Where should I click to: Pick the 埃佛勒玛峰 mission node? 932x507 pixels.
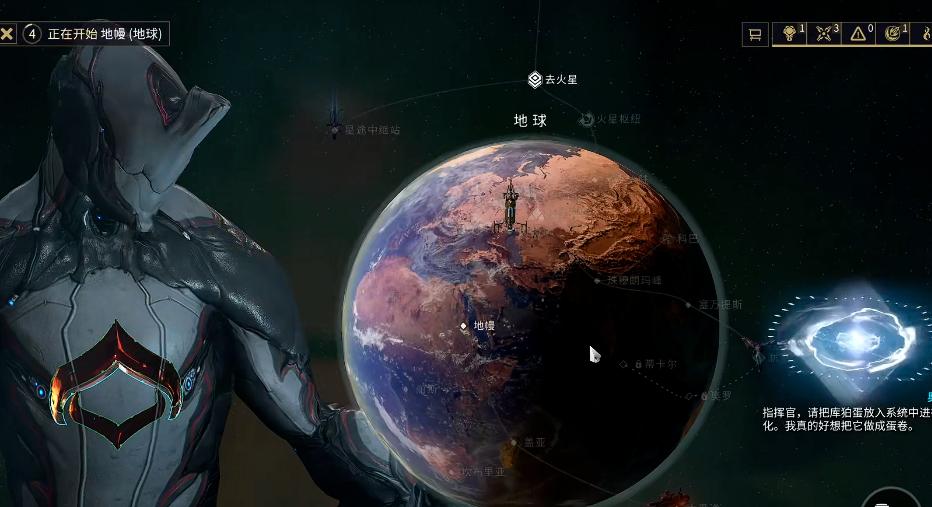tap(598, 281)
